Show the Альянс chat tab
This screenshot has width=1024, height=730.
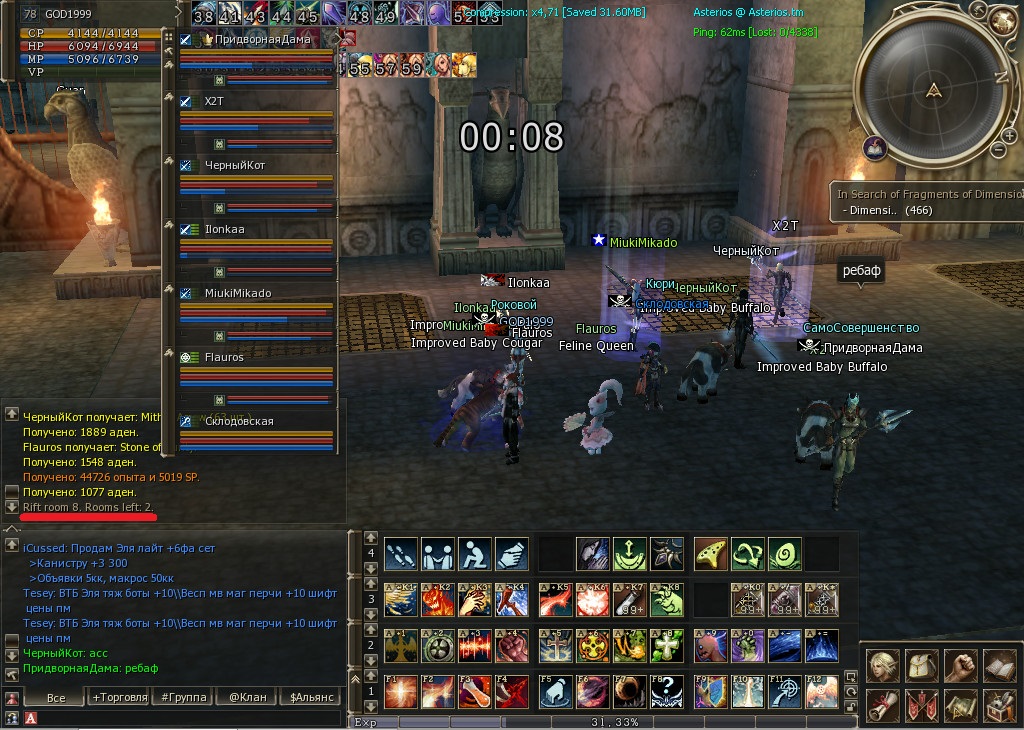[x=309, y=697]
